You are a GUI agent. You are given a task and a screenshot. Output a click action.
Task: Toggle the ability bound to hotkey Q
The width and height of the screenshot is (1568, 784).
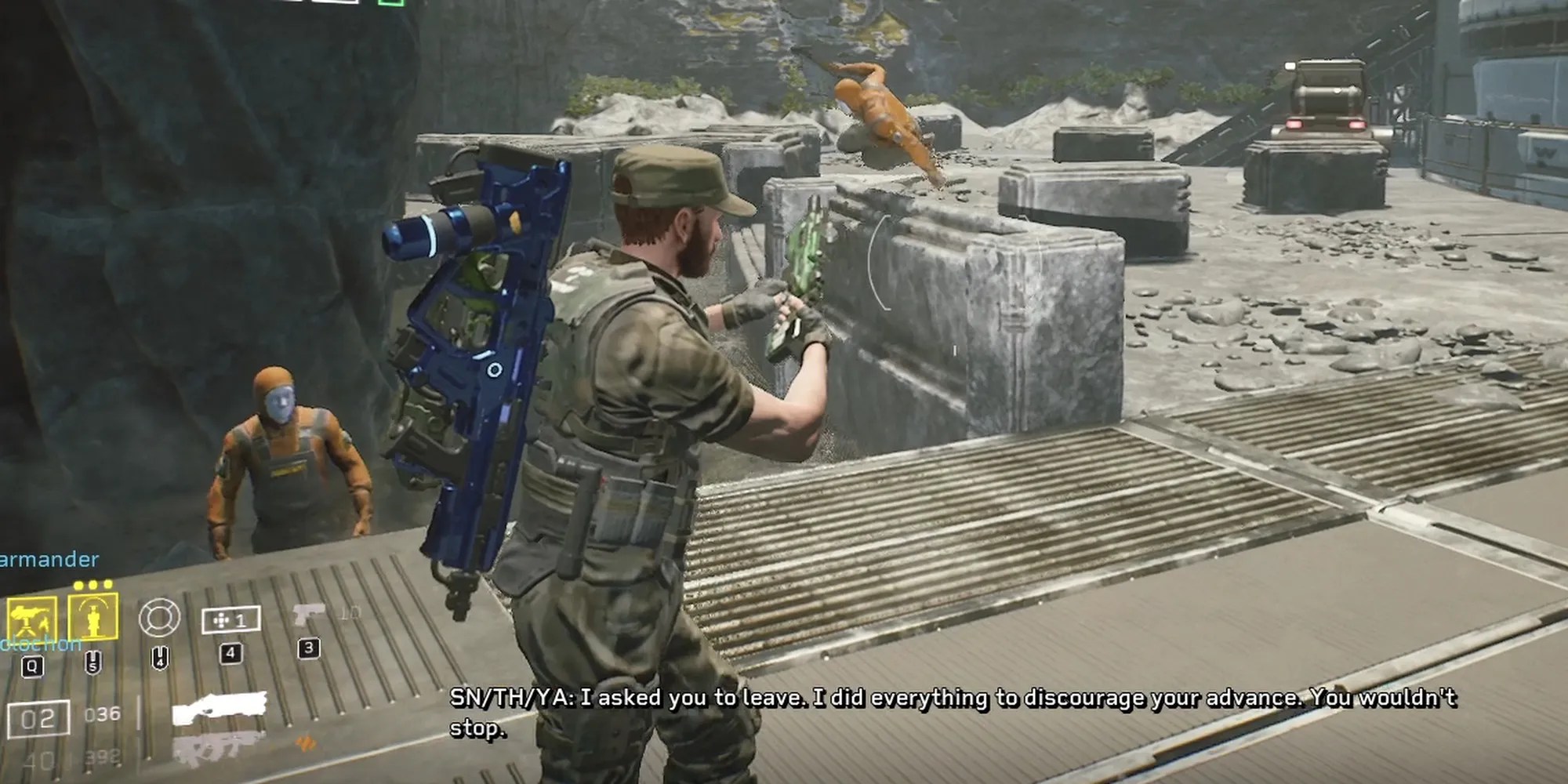coord(33,665)
